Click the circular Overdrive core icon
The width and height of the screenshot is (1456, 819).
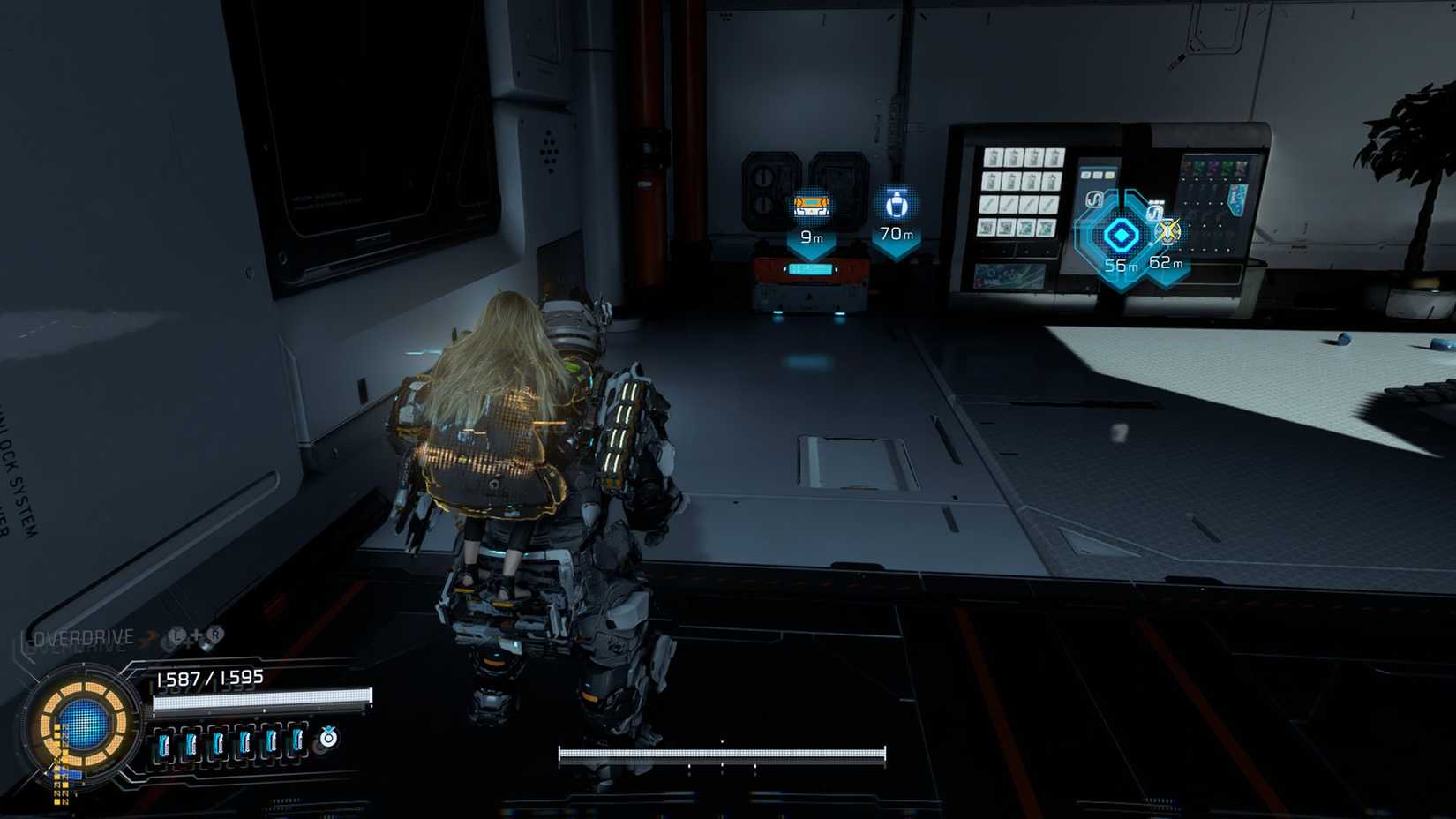point(83,724)
